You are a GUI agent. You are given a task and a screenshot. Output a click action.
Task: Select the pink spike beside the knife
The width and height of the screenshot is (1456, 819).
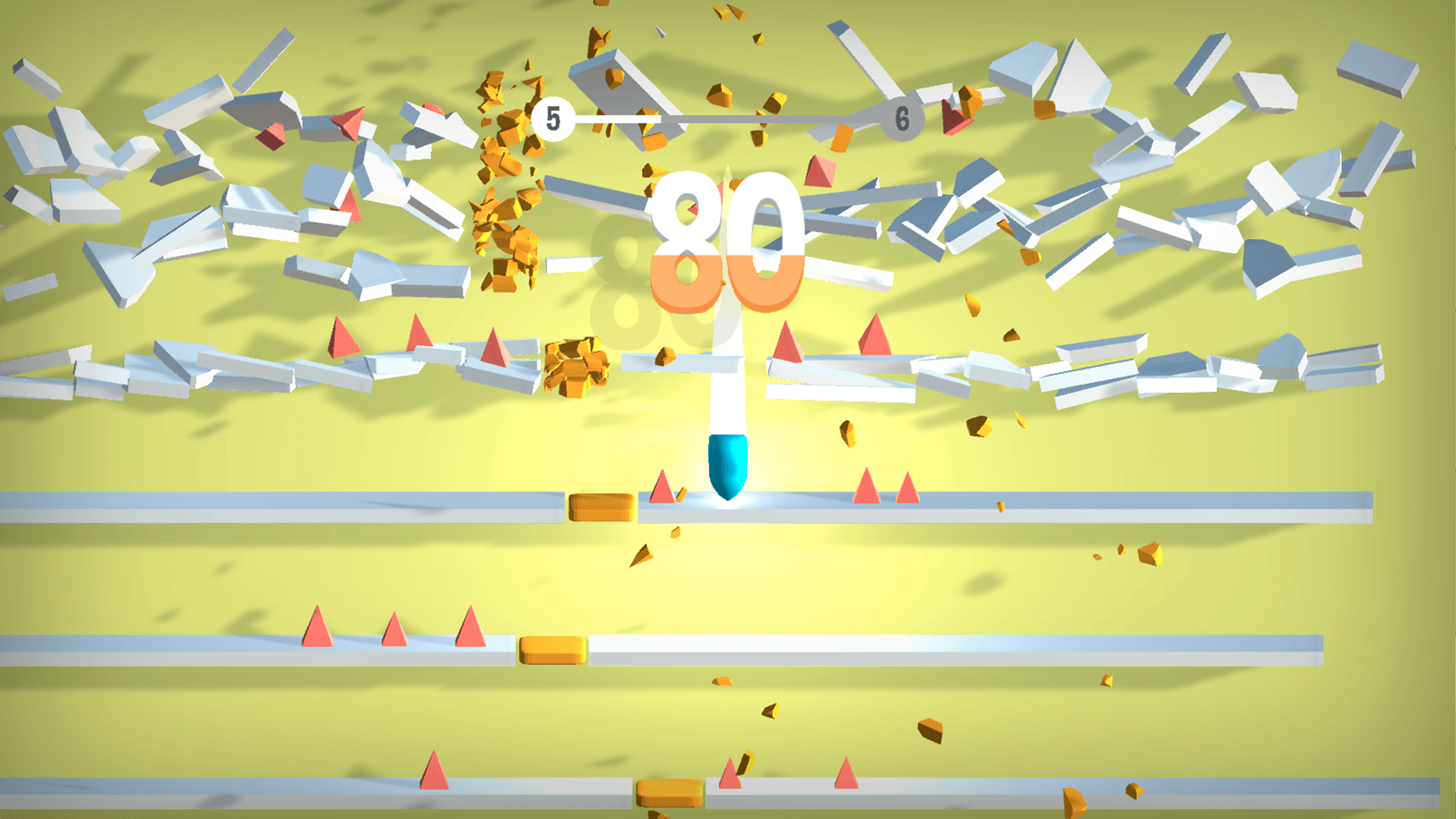coord(661,491)
